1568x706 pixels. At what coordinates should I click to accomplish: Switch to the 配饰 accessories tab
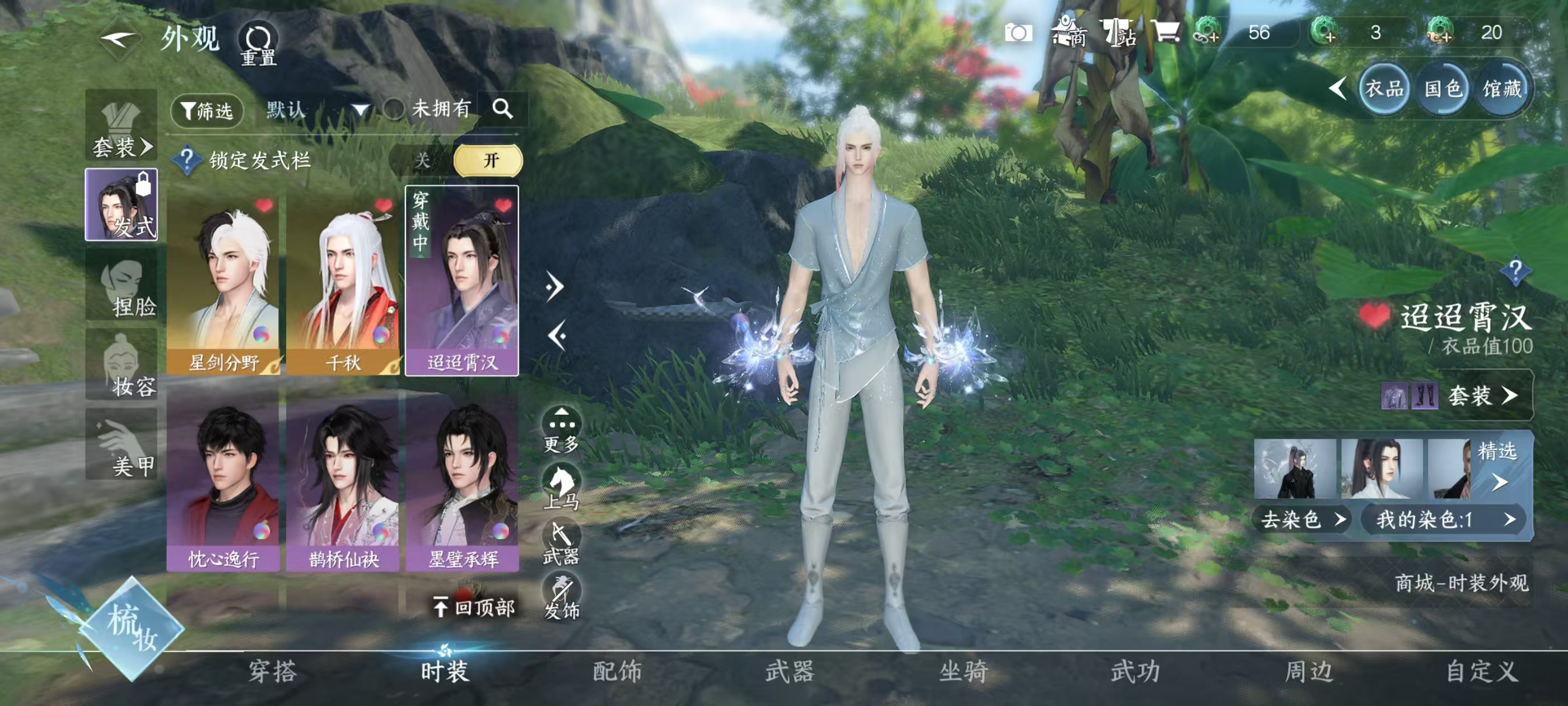(617, 672)
